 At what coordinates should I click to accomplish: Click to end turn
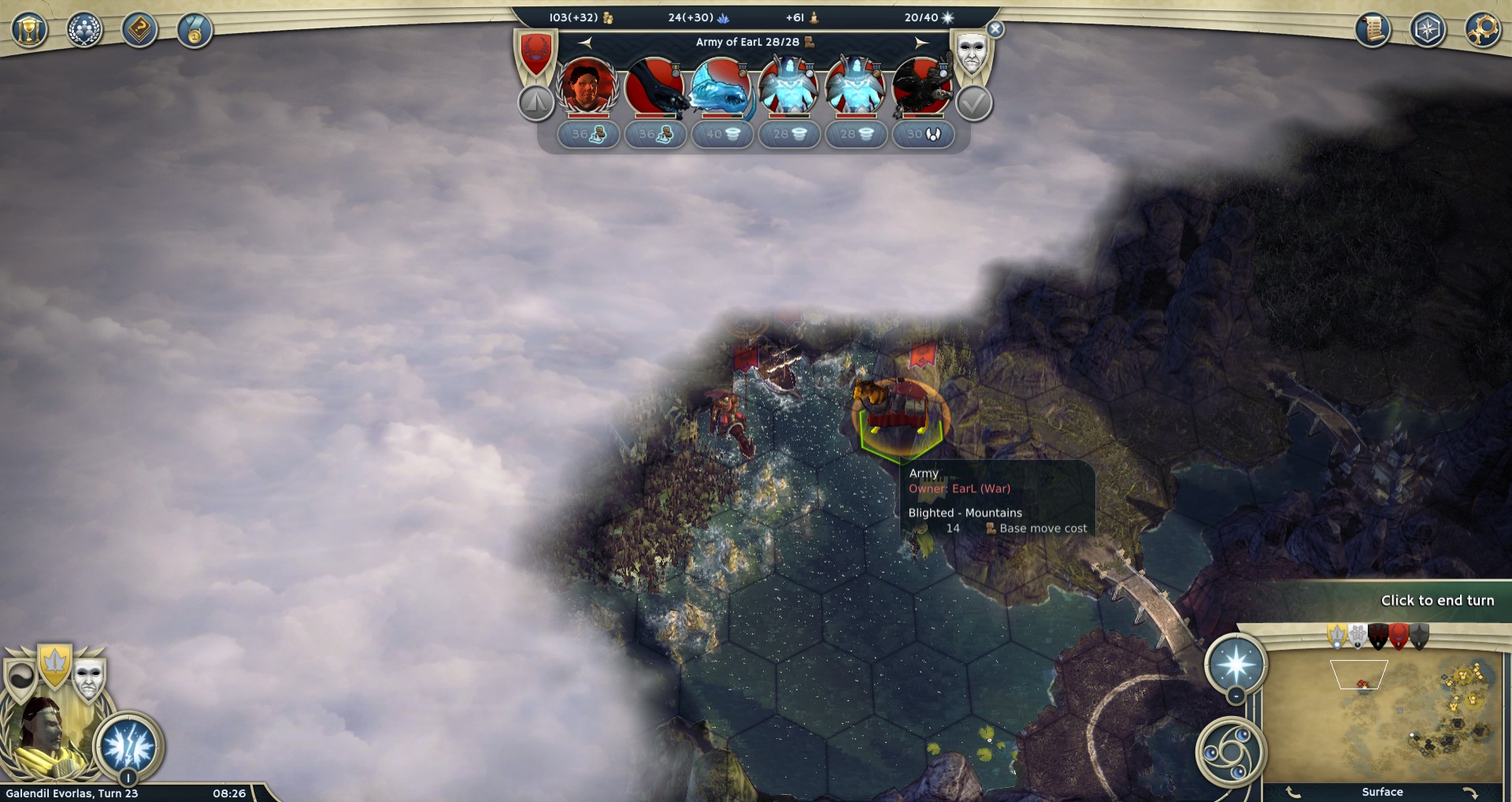[1436, 600]
